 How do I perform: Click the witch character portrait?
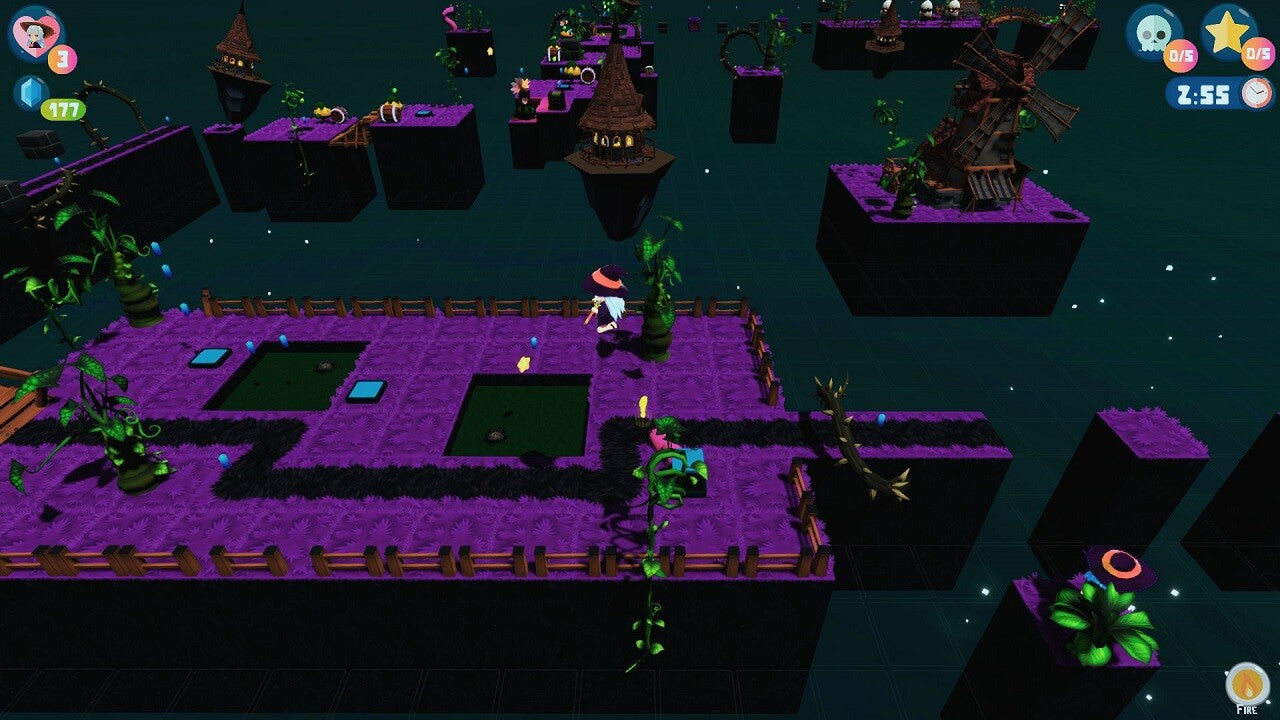(x=35, y=33)
